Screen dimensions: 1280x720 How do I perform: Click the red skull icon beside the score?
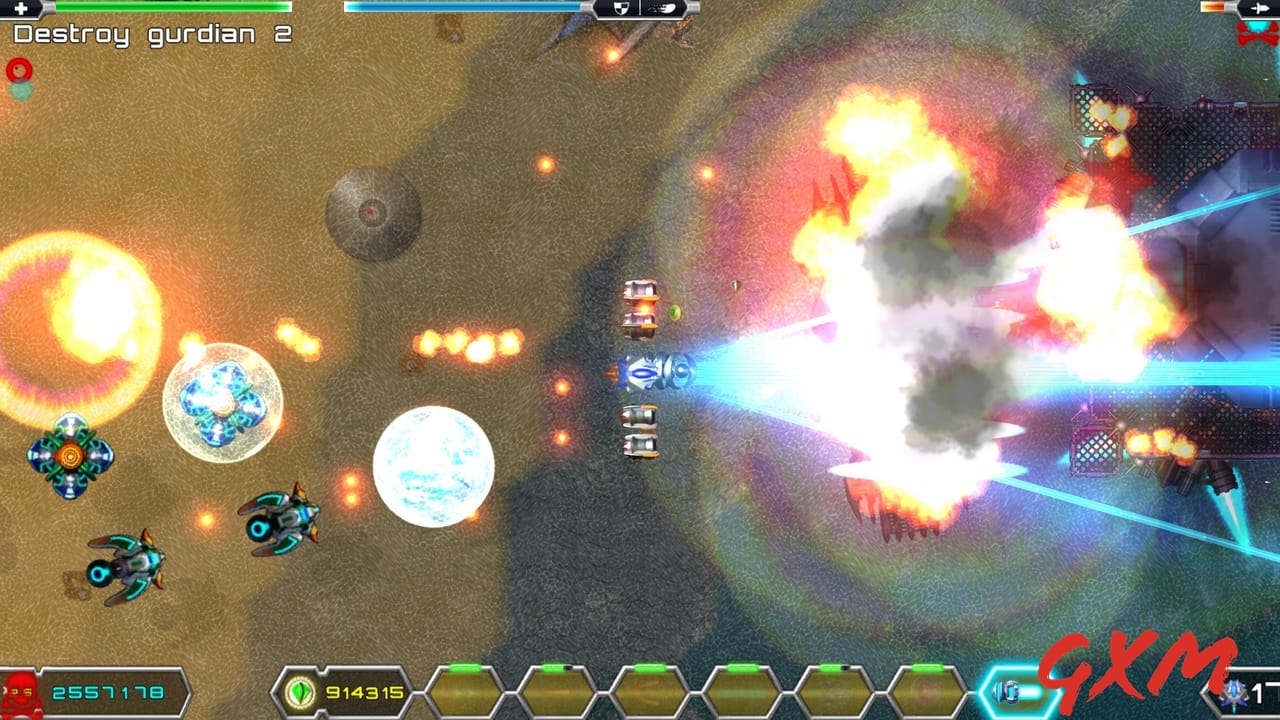pyautogui.click(x=18, y=690)
